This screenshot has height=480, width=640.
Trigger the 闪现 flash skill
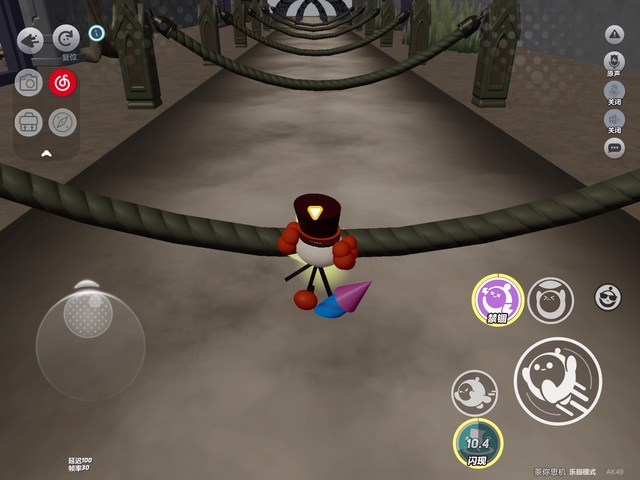click(x=477, y=443)
